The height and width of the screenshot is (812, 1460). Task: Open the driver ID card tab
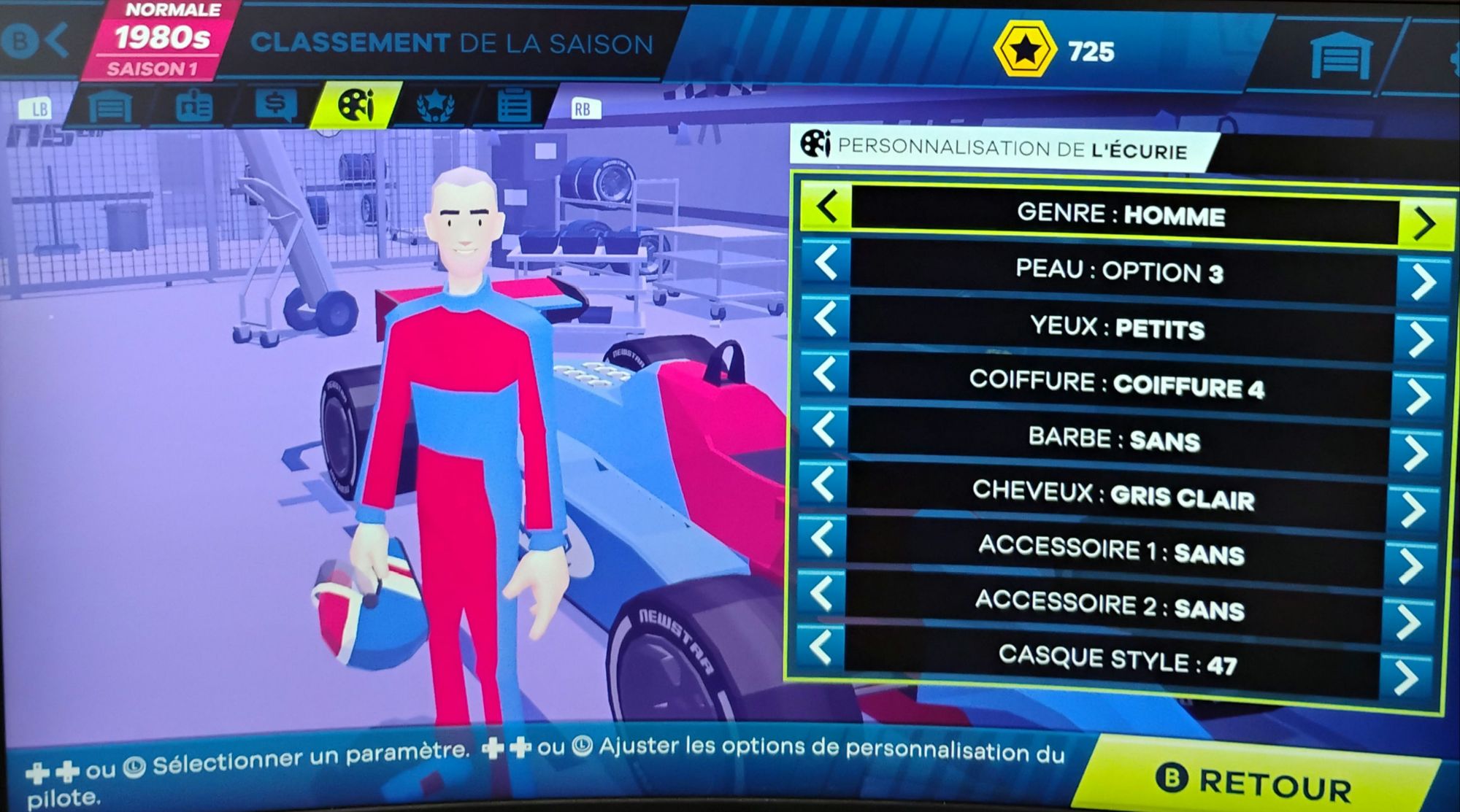(x=193, y=107)
